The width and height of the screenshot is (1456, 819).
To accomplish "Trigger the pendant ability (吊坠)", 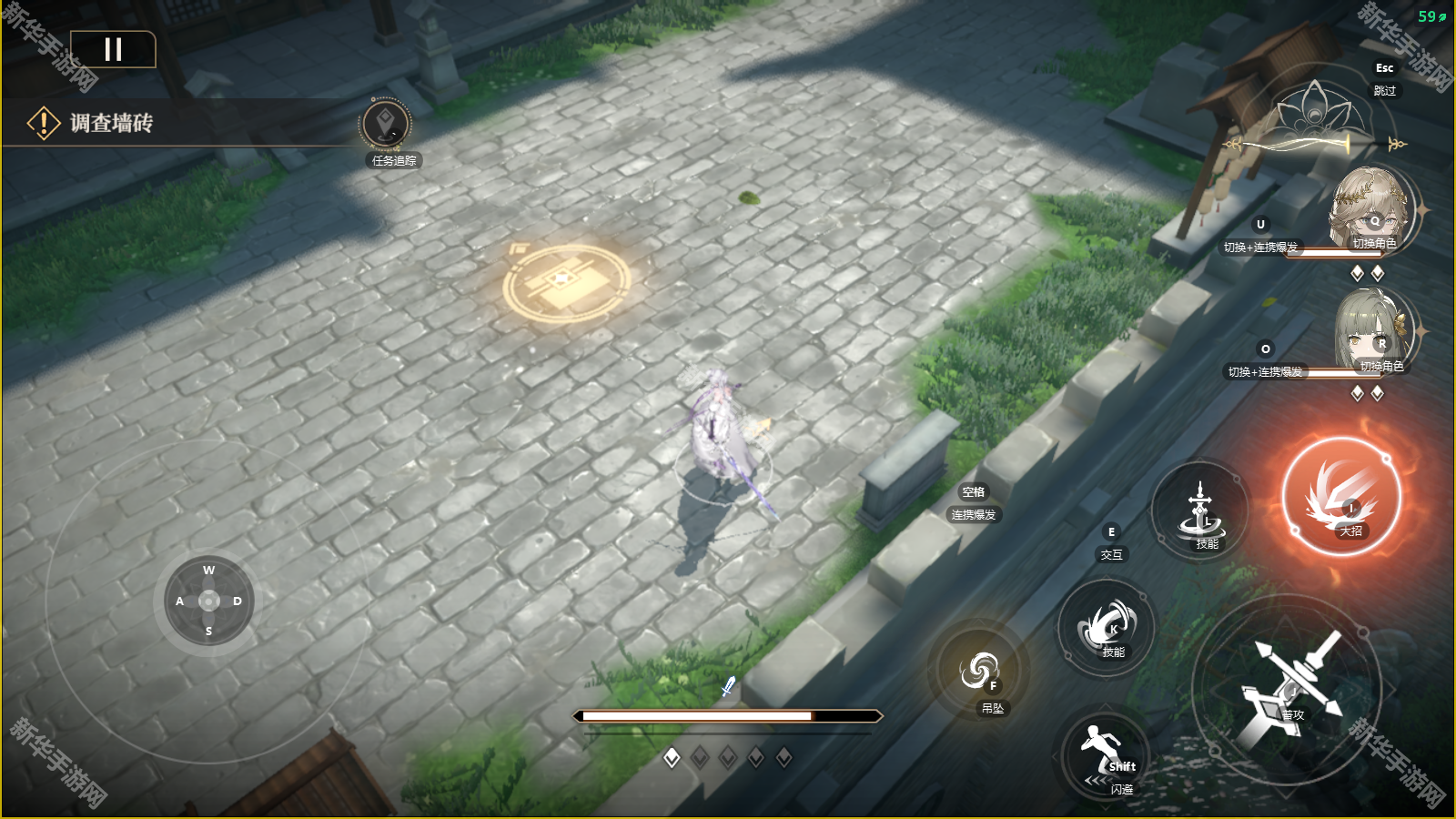I will point(980,673).
